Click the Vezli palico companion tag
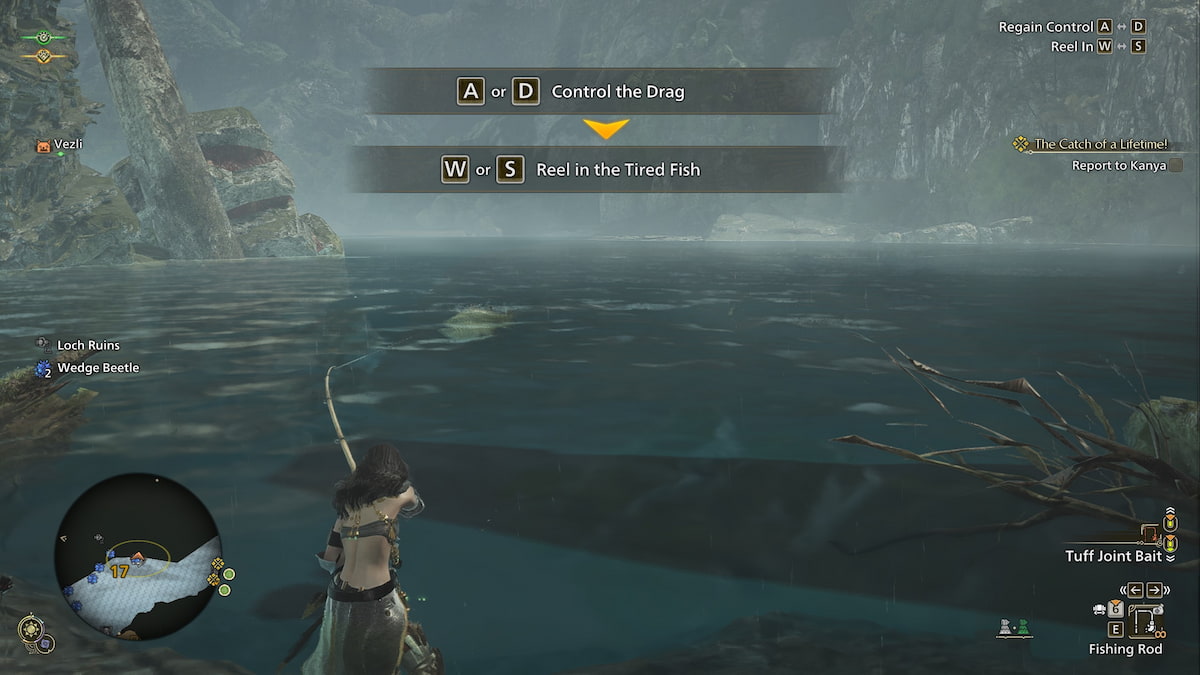1200x675 pixels. coord(62,144)
